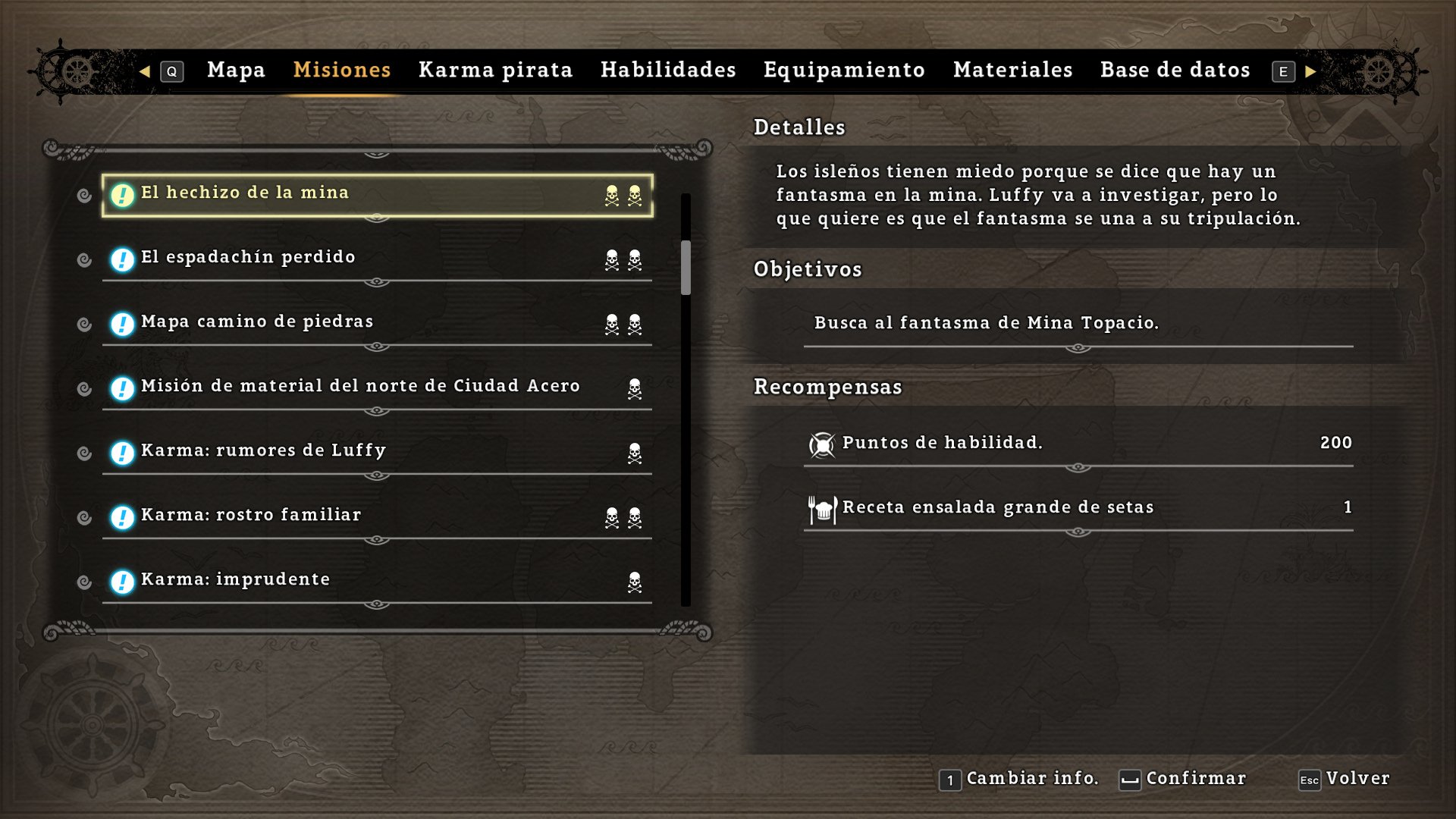
Task: Show the Habilidades tab
Action: 668,71
